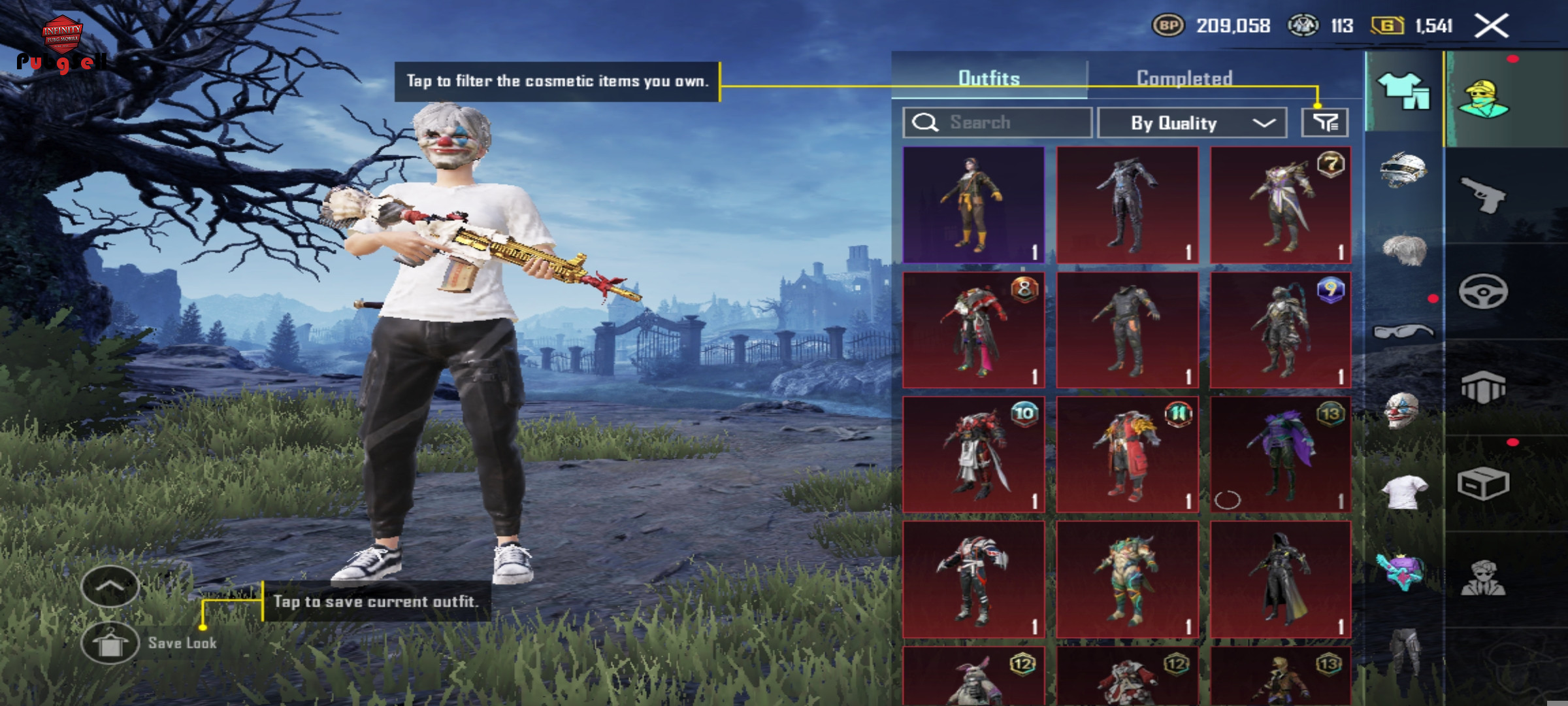Switch to the Completed tab

tap(1184, 78)
